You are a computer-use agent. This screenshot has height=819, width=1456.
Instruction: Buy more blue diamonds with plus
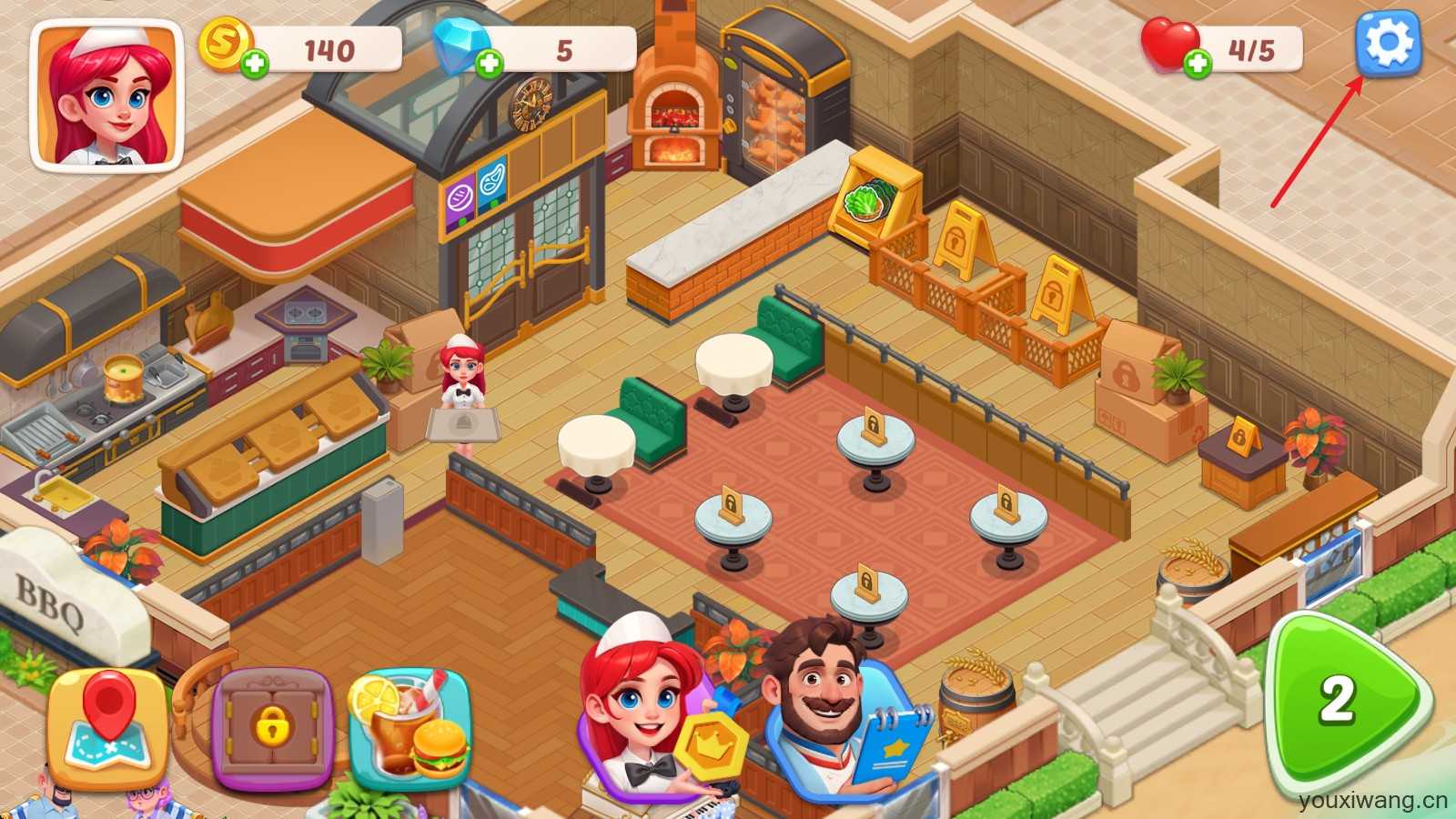pos(490,64)
